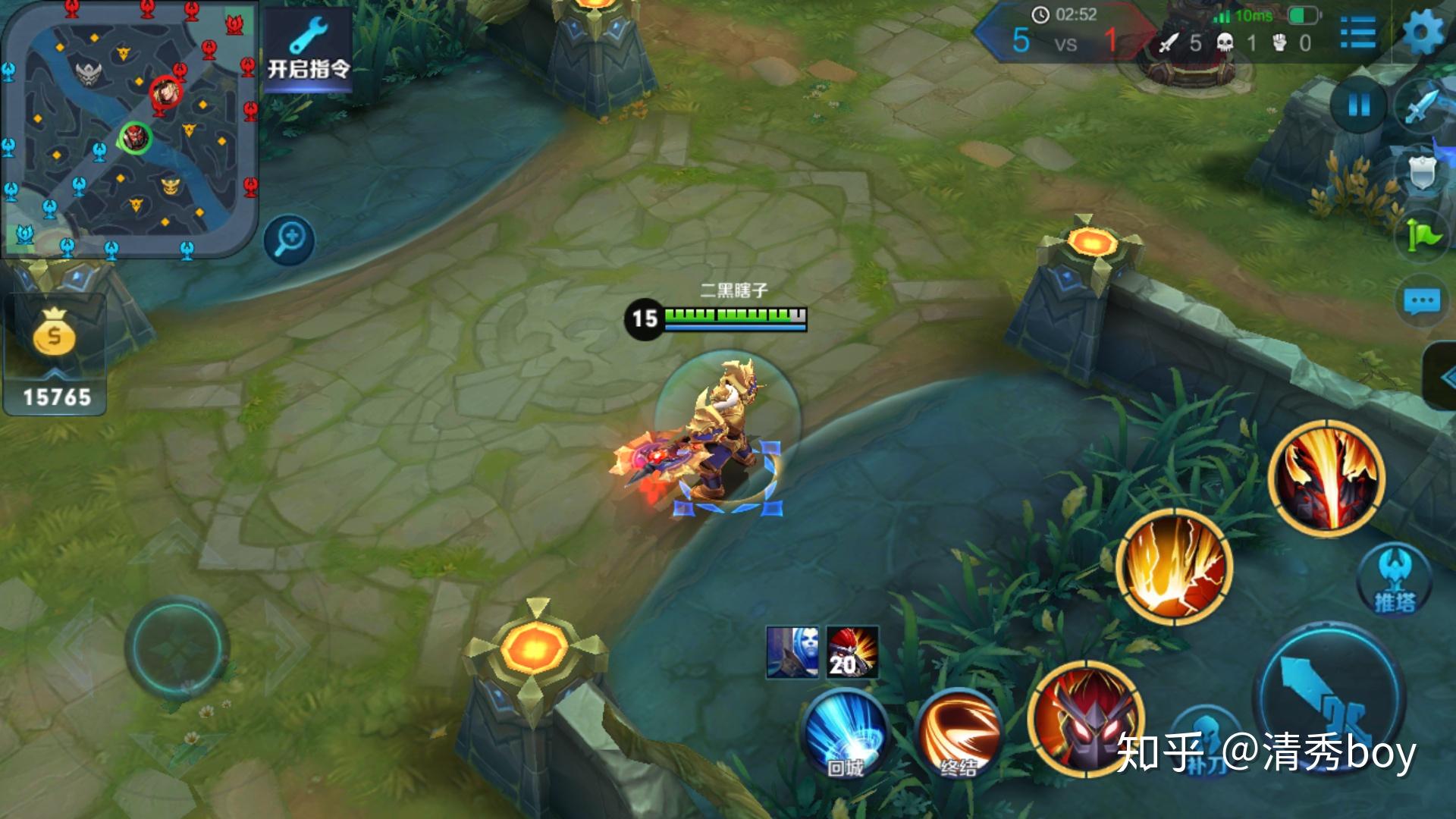The image size is (1456, 819).
Task: Open the minimap in the corner
Action: coord(129,129)
